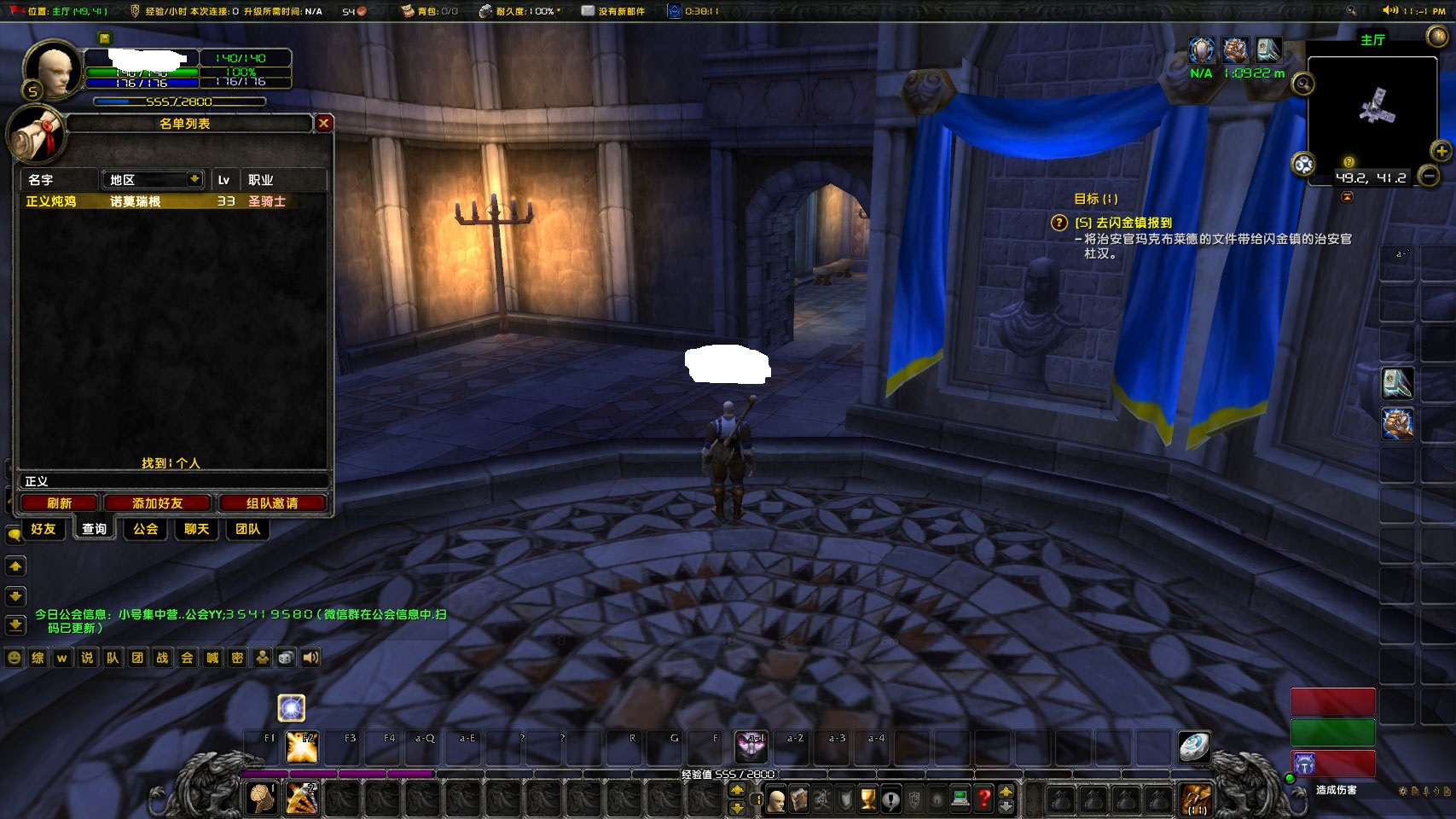Switch to the 公会 tab

point(144,529)
